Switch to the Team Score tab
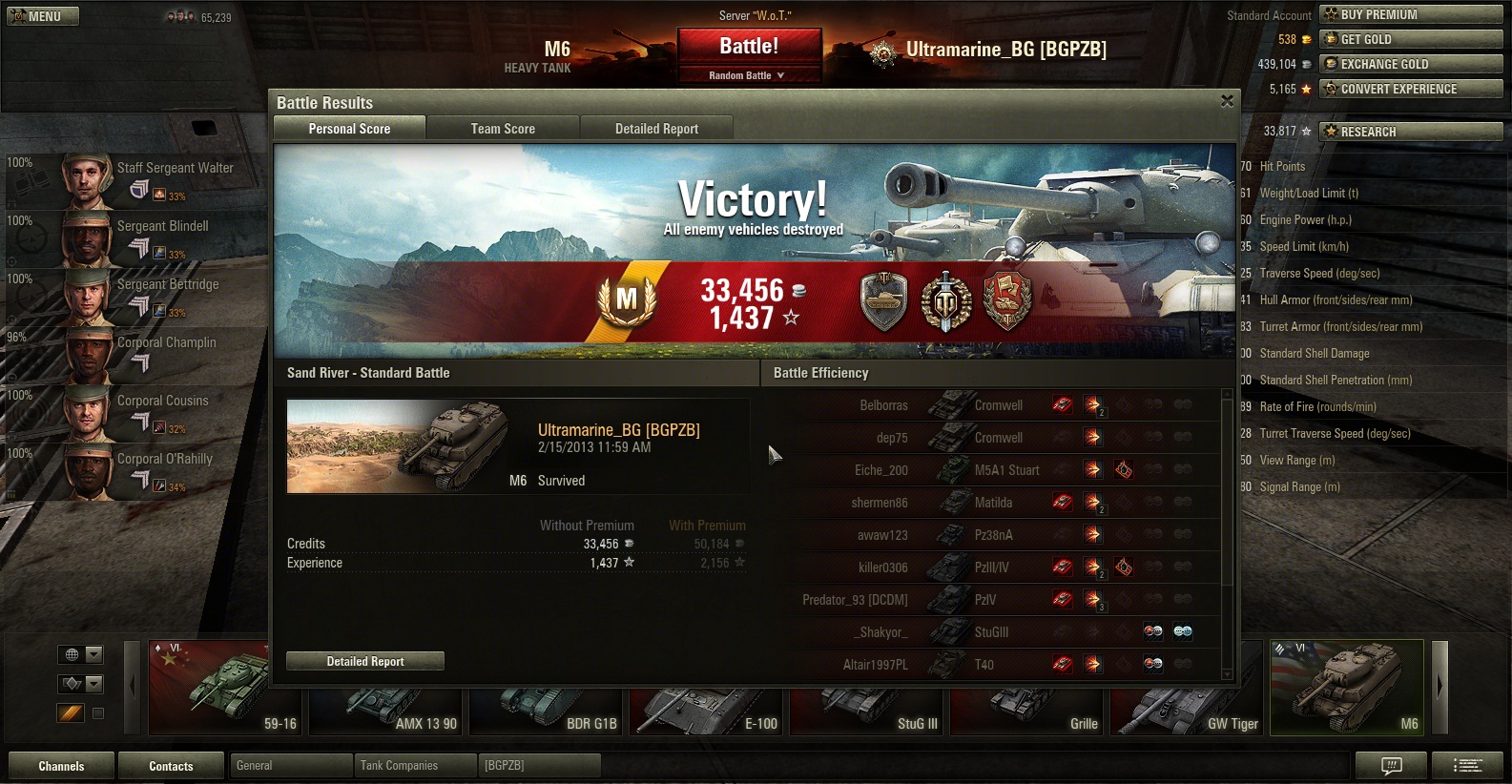 coord(503,129)
